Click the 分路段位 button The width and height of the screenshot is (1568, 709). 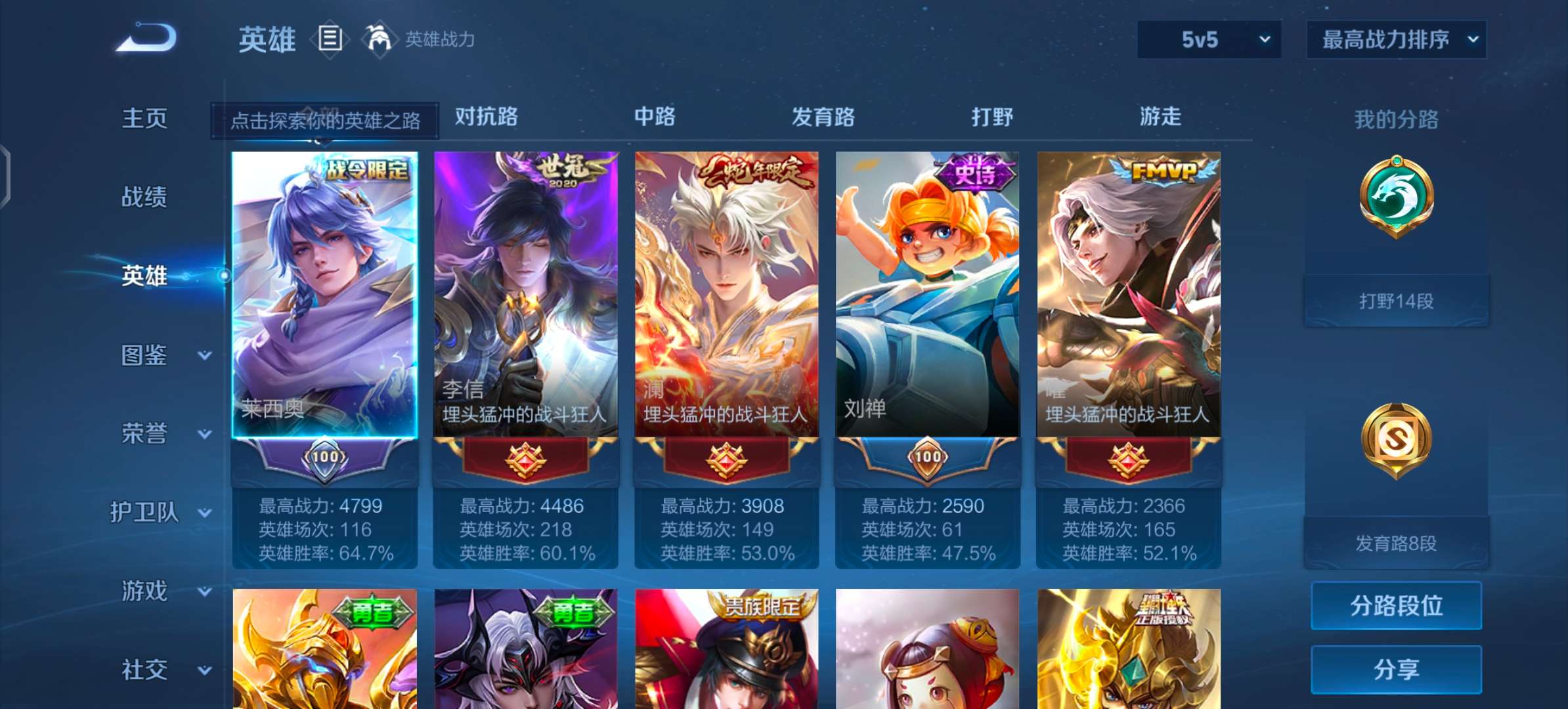pos(1396,606)
